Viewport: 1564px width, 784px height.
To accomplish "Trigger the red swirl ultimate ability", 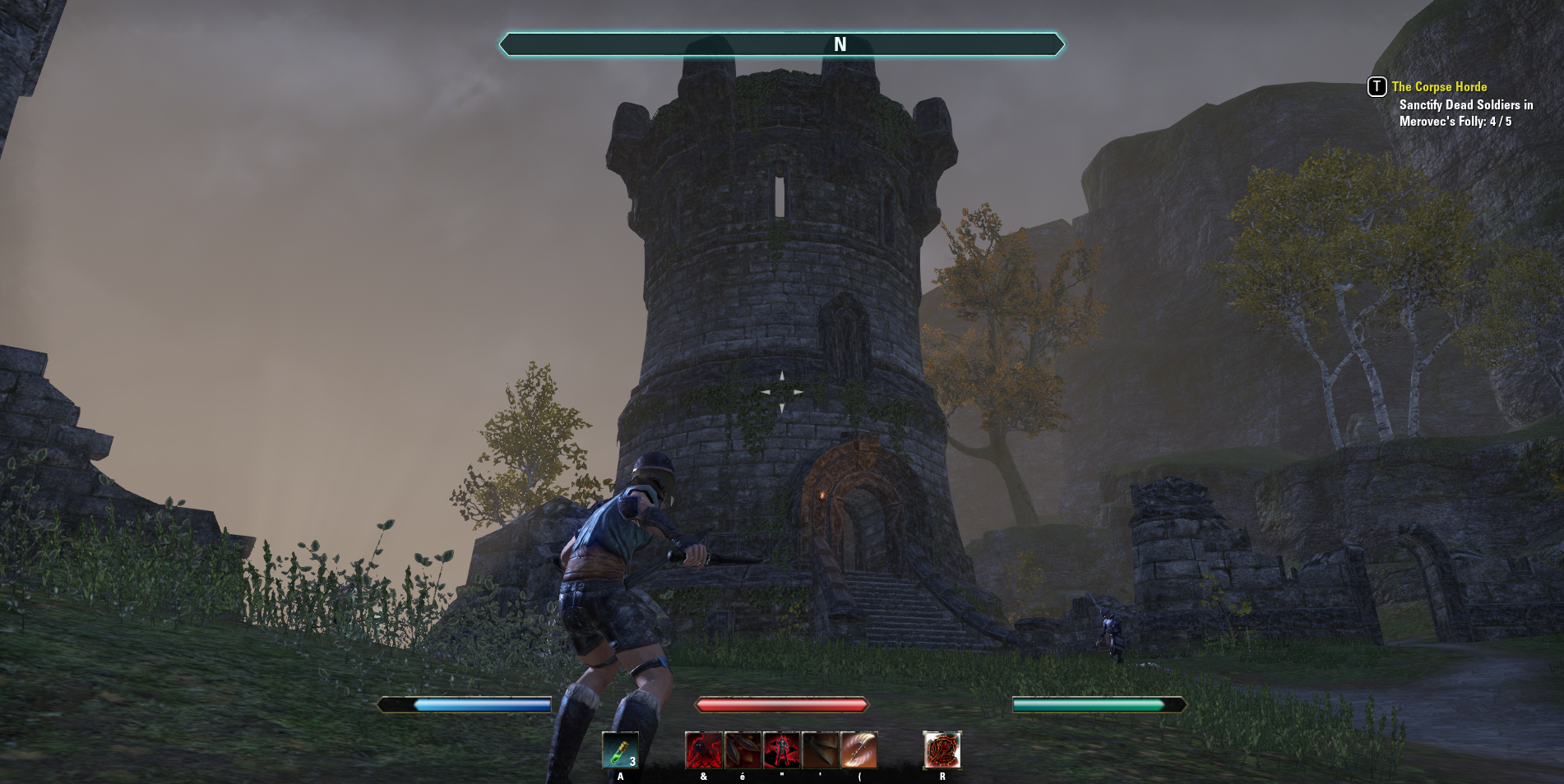I will coord(942,750).
